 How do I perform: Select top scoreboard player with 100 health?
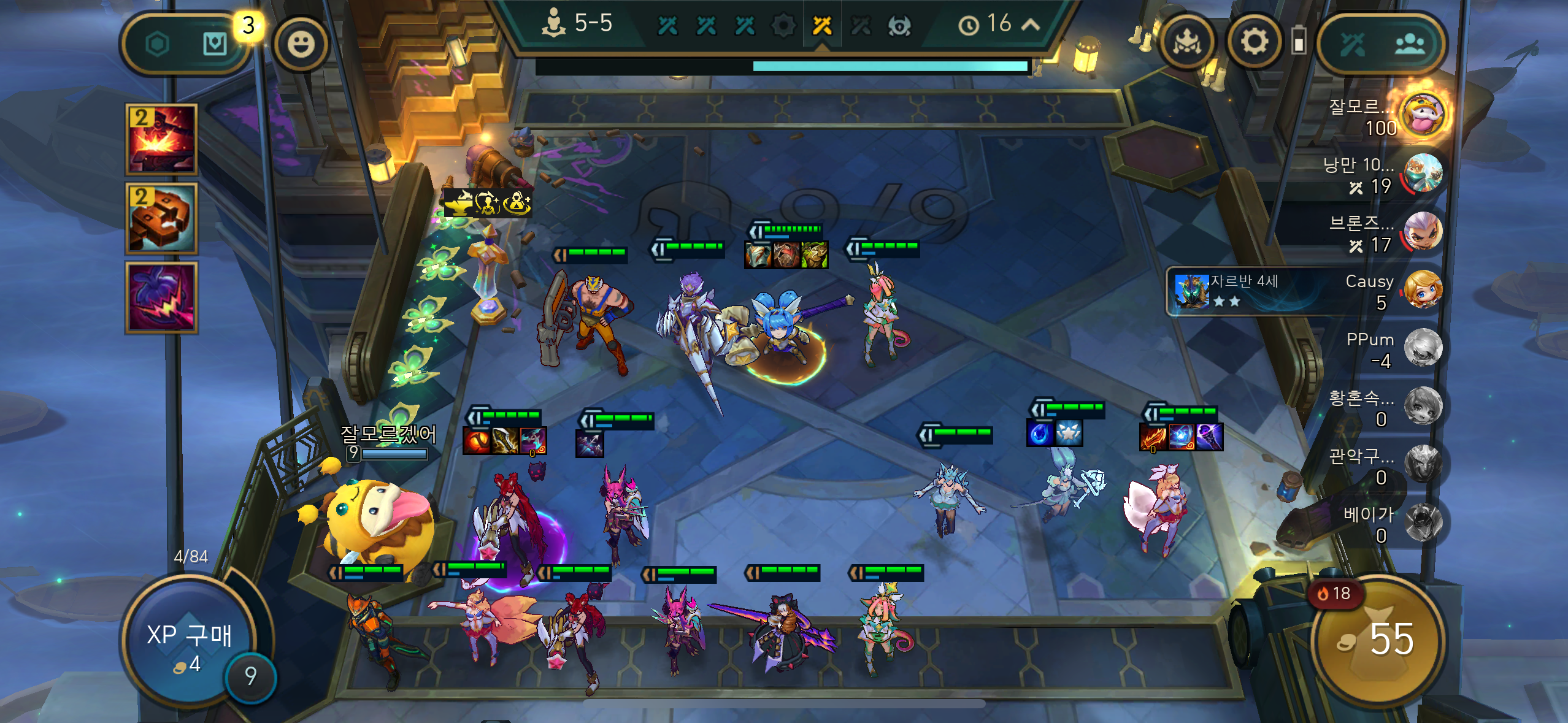1423,115
